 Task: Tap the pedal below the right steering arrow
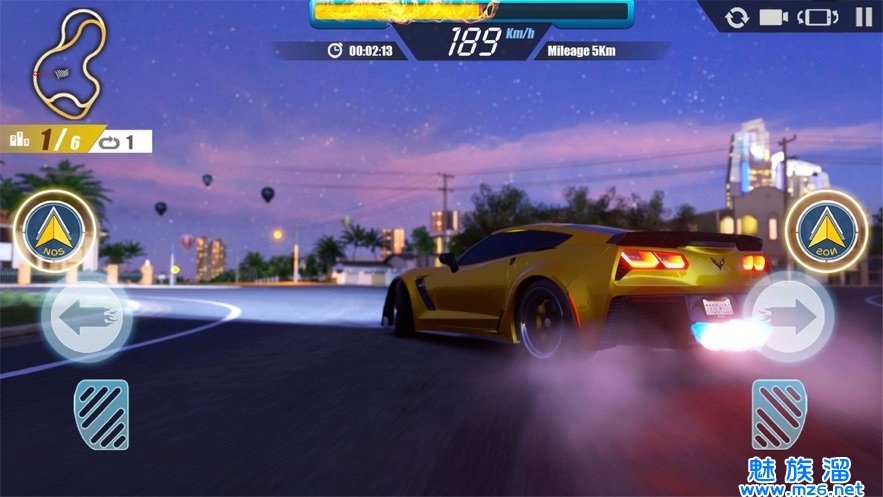click(779, 414)
